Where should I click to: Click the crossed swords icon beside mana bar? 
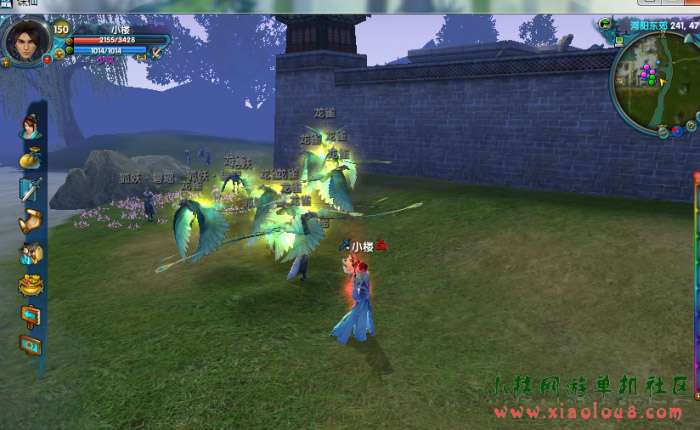click(x=156, y=50)
